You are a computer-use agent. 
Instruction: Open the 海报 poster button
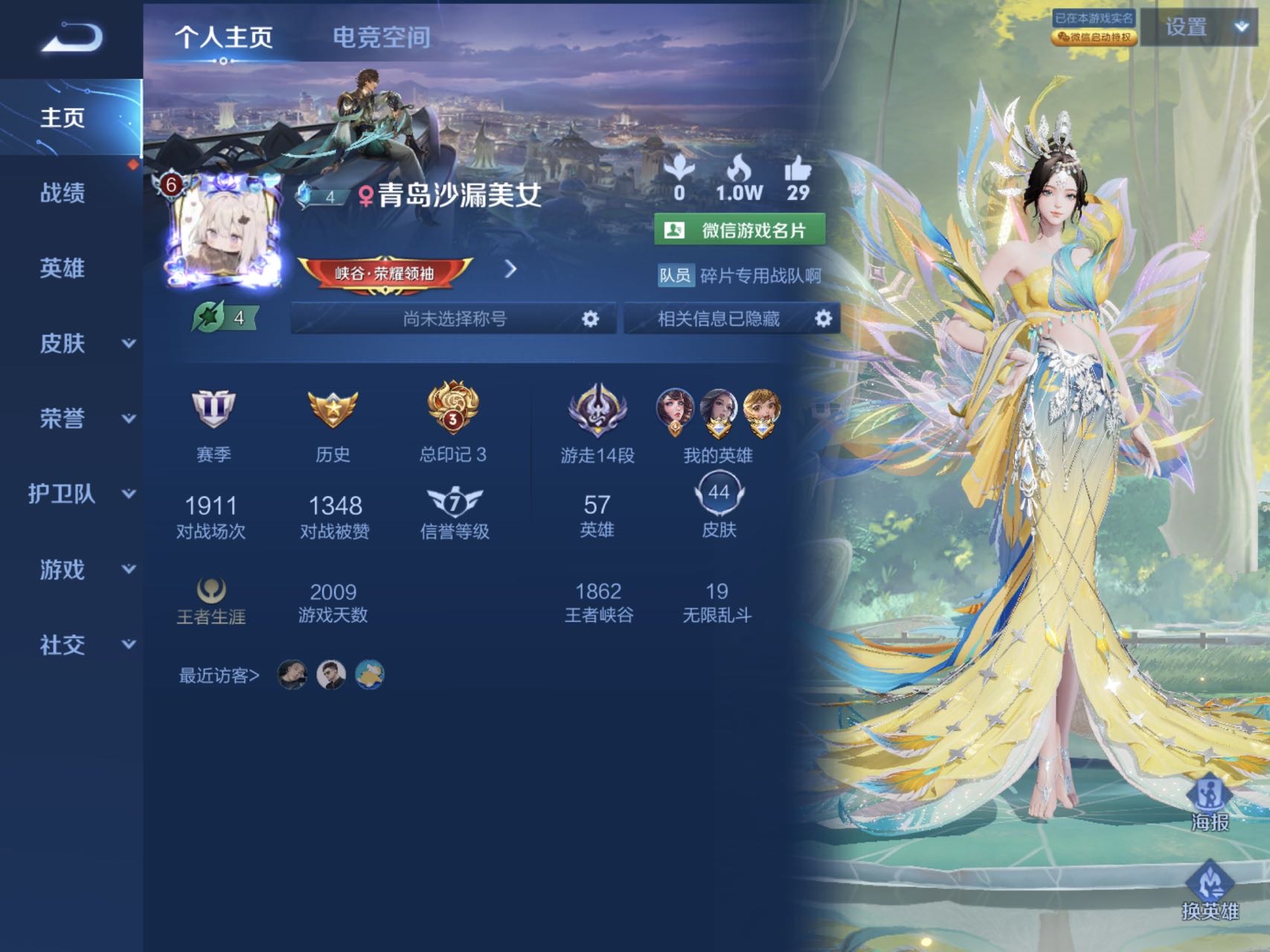point(1210,803)
